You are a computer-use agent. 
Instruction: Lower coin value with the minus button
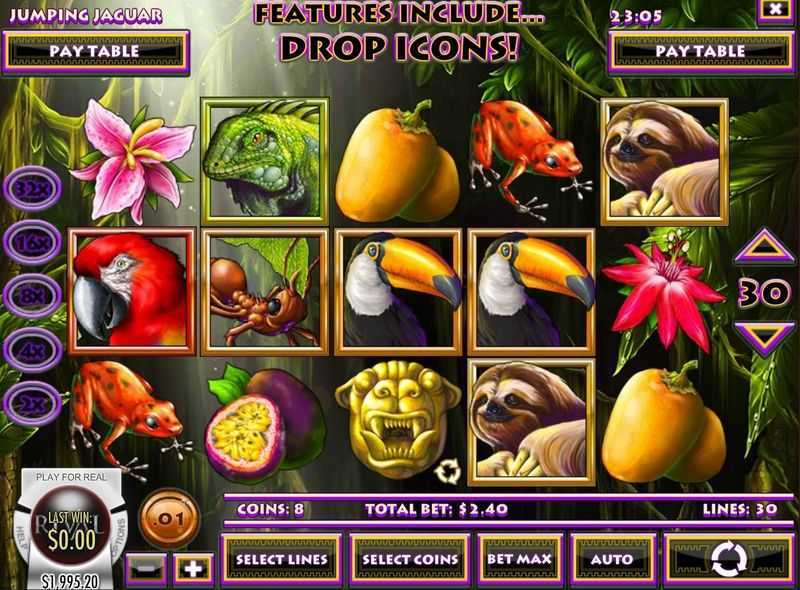click(144, 569)
